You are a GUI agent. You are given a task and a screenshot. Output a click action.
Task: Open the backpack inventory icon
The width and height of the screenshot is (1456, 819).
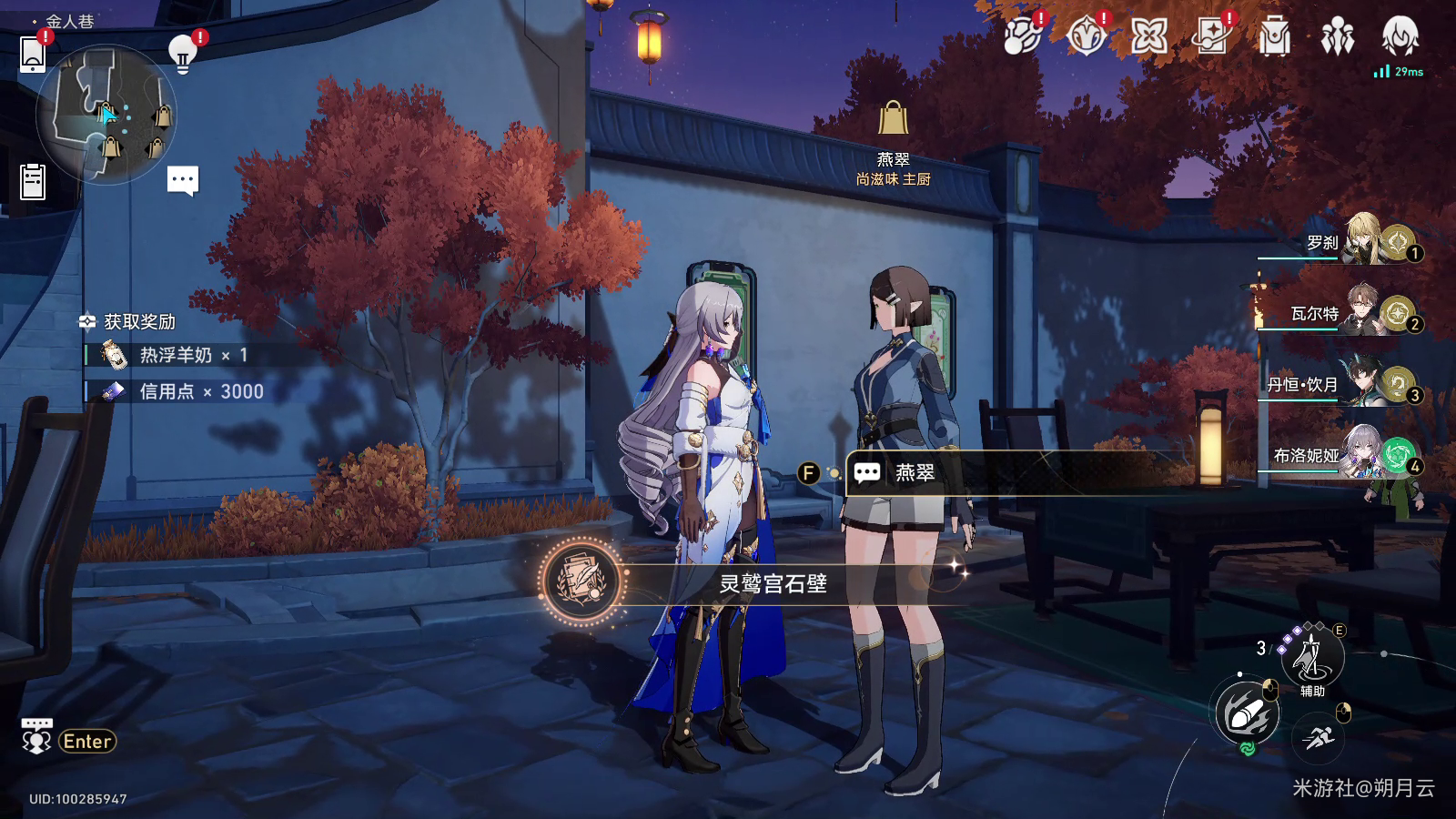[x=1274, y=37]
